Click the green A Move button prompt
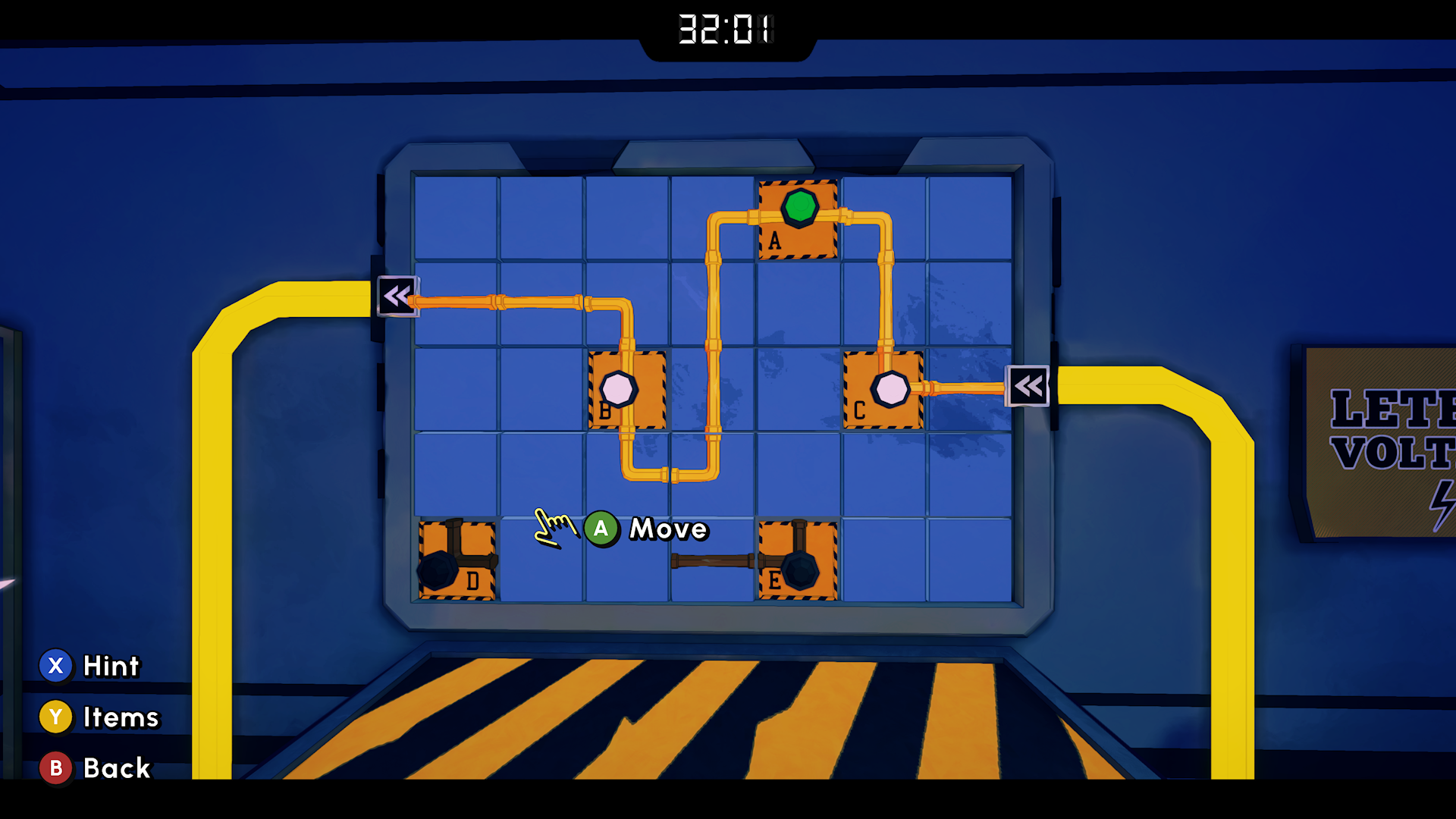The image size is (1456, 819). click(x=601, y=529)
